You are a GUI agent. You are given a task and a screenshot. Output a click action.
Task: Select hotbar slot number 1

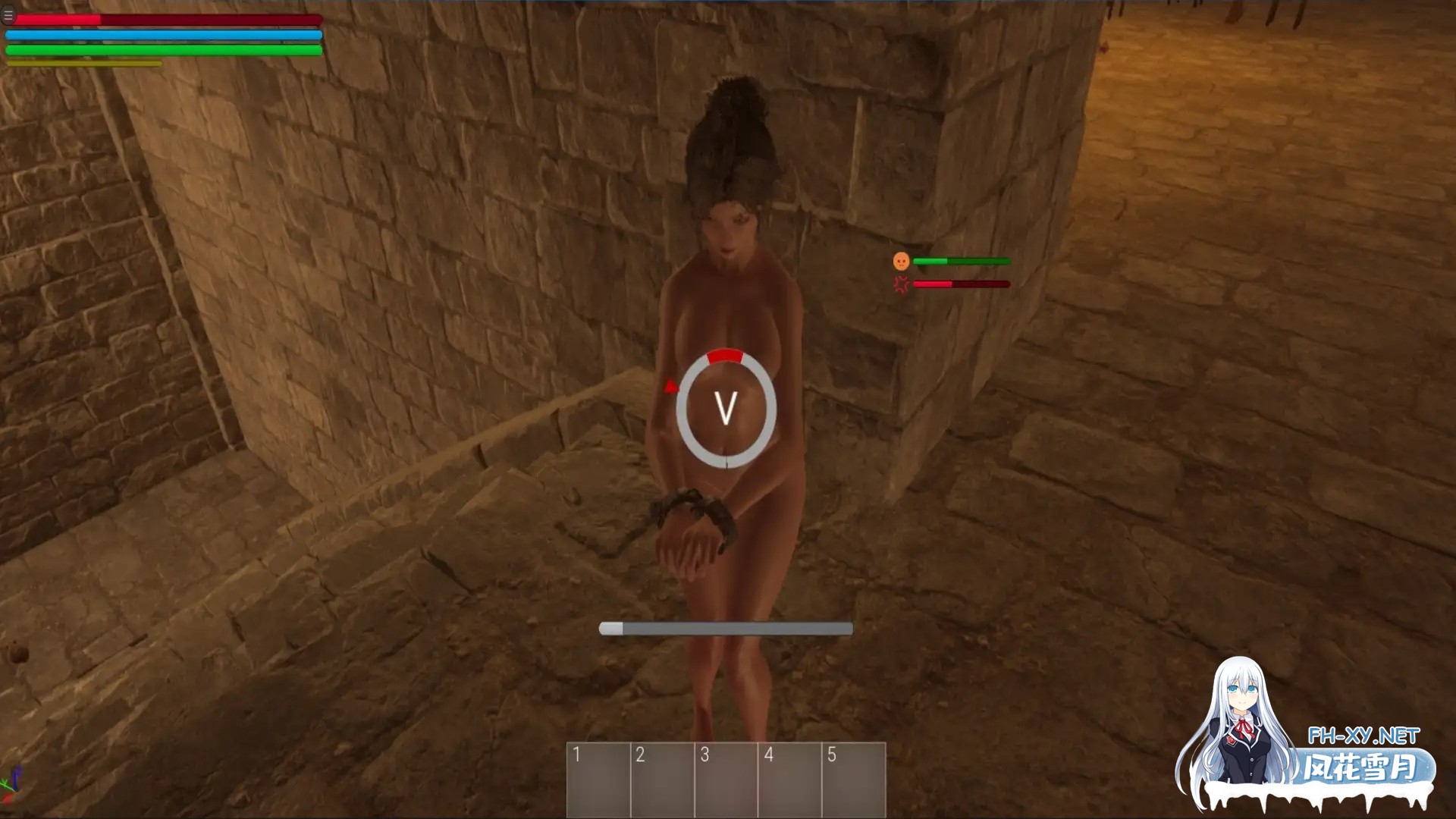point(599,780)
